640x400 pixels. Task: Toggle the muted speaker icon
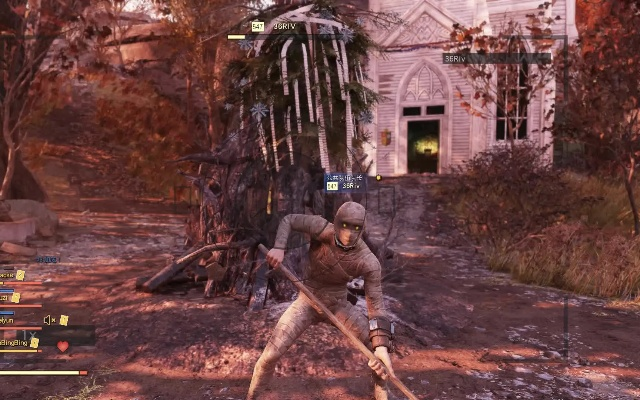point(48,320)
